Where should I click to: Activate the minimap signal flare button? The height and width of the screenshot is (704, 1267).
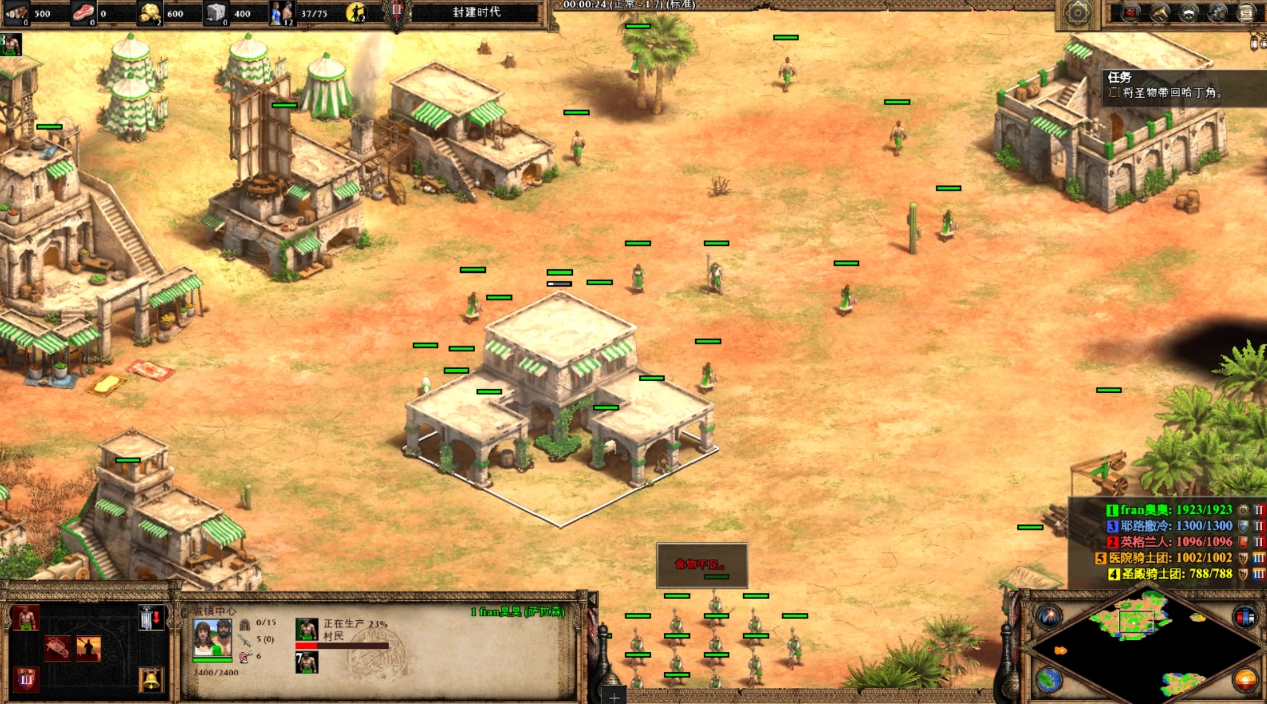(x=1047, y=617)
